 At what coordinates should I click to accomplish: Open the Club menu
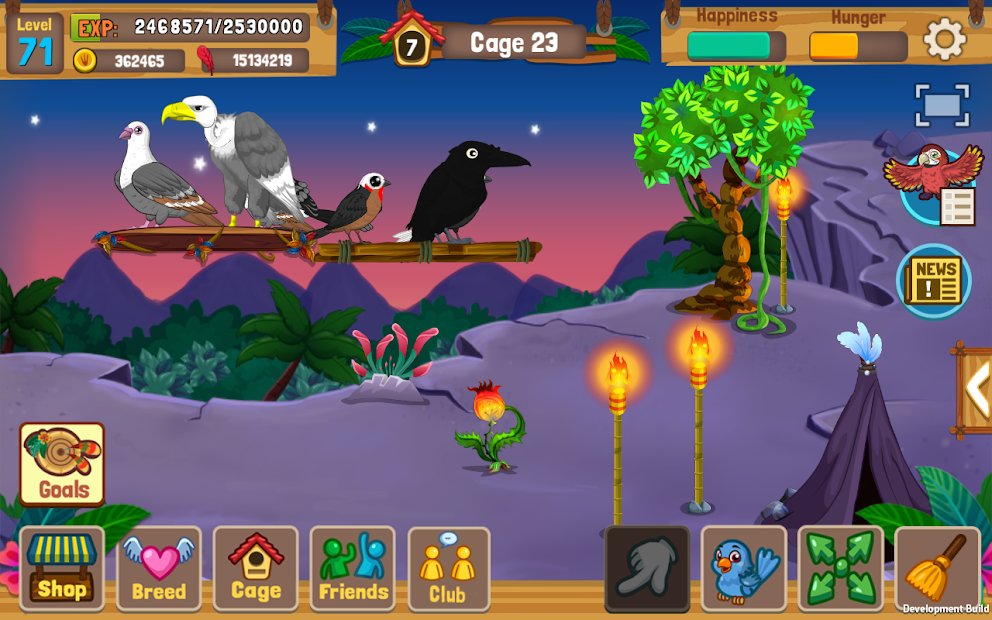pyautogui.click(x=449, y=569)
